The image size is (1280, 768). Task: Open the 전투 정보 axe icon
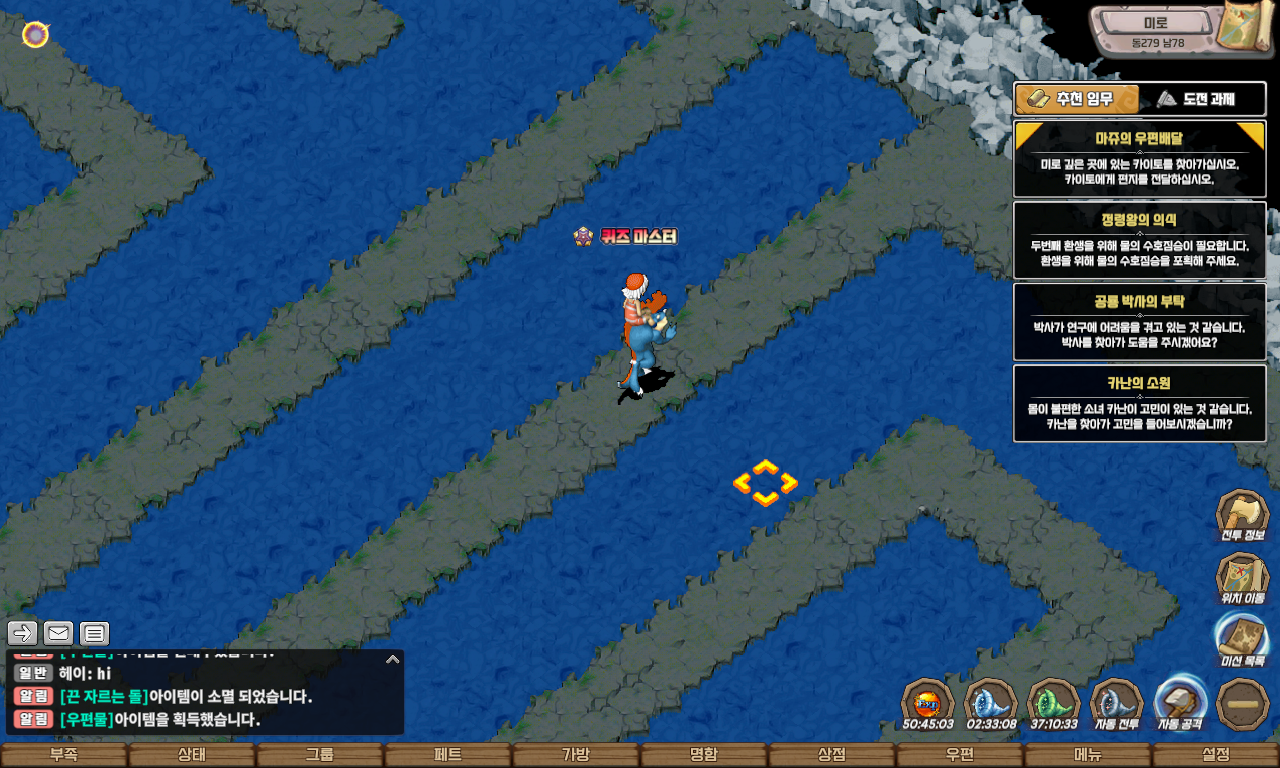coord(1242,516)
